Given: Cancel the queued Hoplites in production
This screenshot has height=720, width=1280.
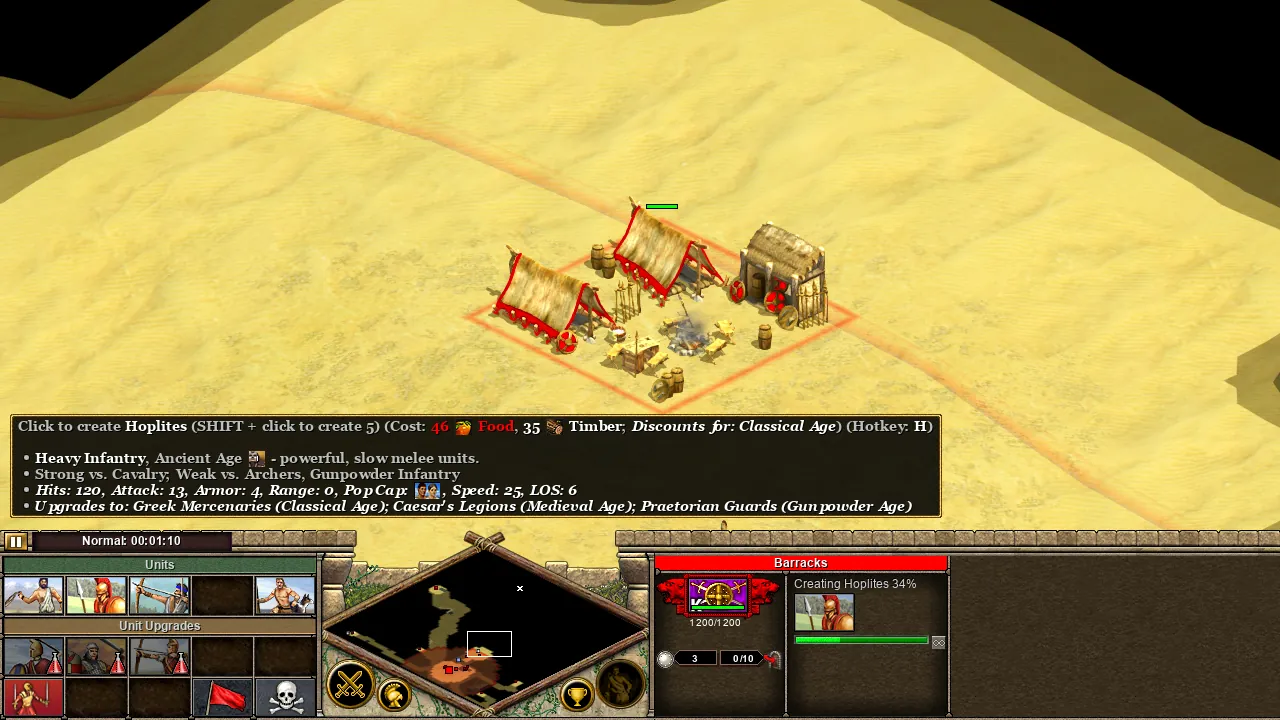Looking at the screenshot, I should coord(824,612).
